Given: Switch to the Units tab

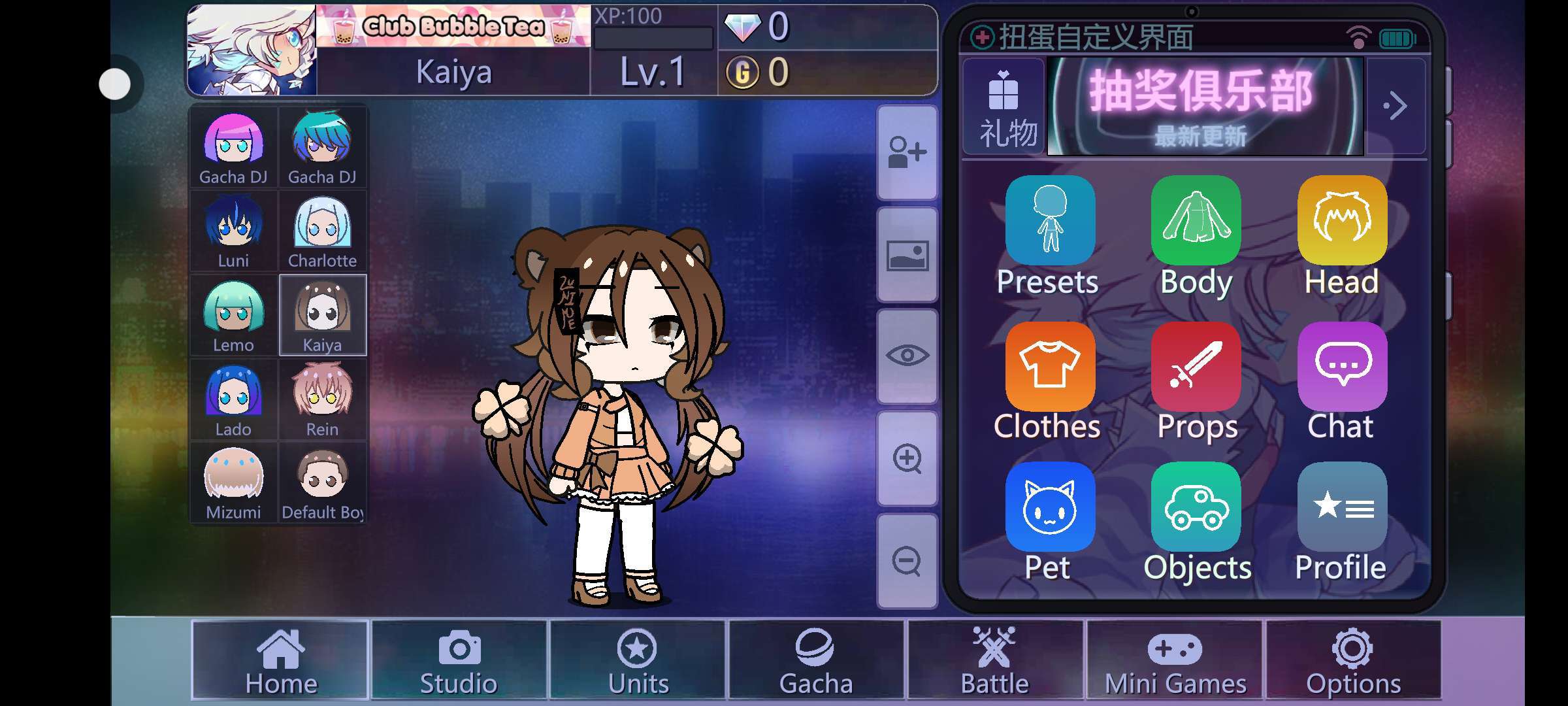Looking at the screenshot, I should pos(638,660).
